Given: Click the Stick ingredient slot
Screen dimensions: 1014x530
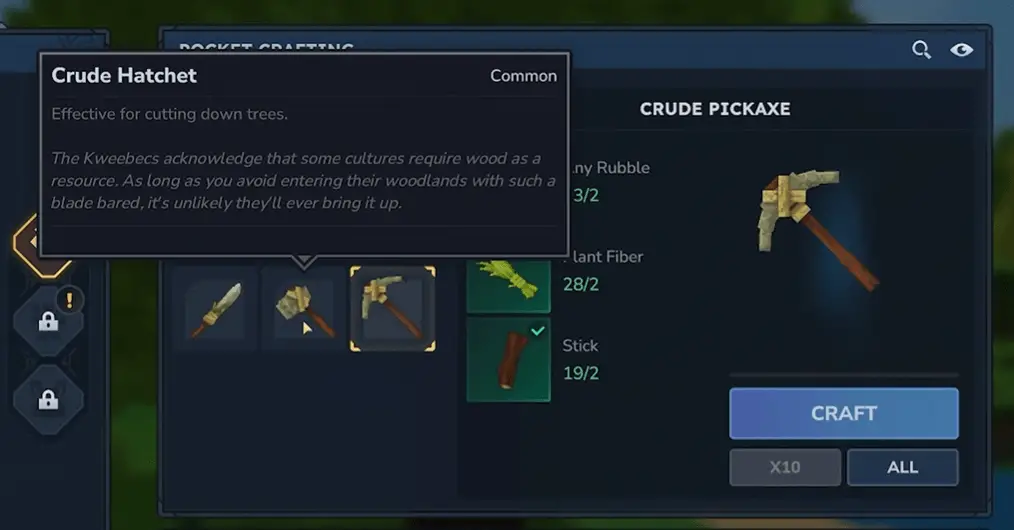Looking at the screenshot, I should coord(508,359).
